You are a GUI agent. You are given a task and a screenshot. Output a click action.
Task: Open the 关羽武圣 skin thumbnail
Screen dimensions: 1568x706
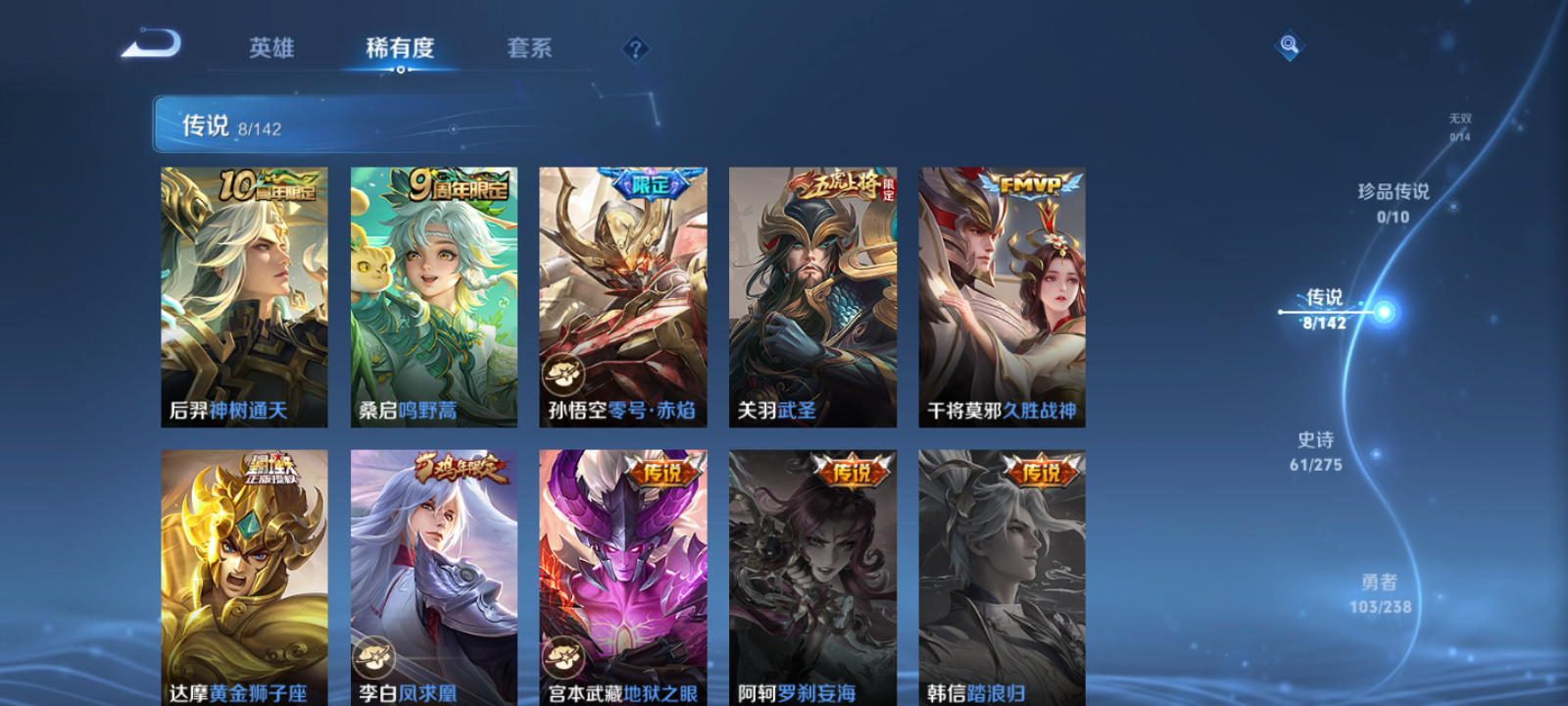813,294
